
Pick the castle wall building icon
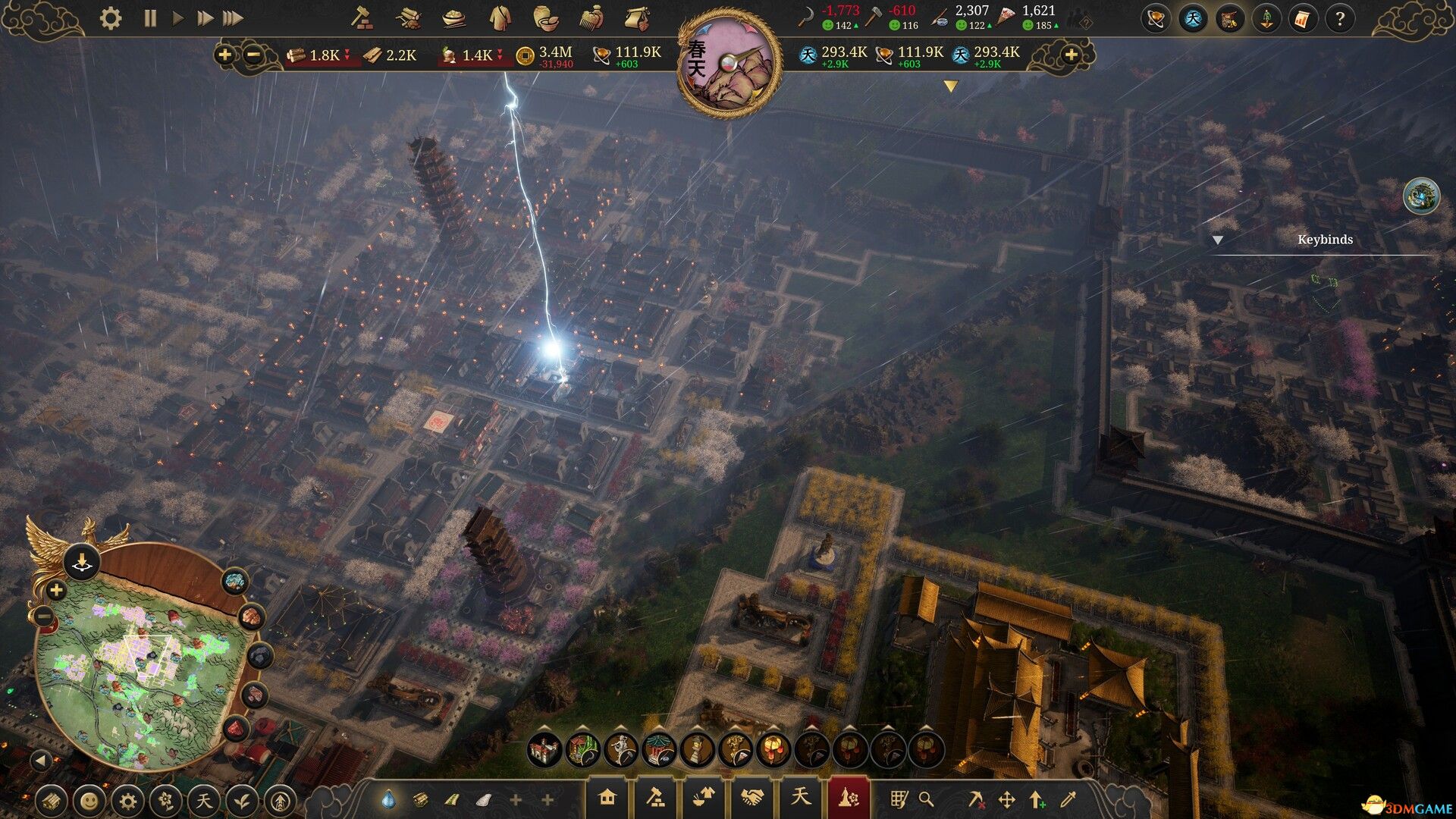[544, 750]
